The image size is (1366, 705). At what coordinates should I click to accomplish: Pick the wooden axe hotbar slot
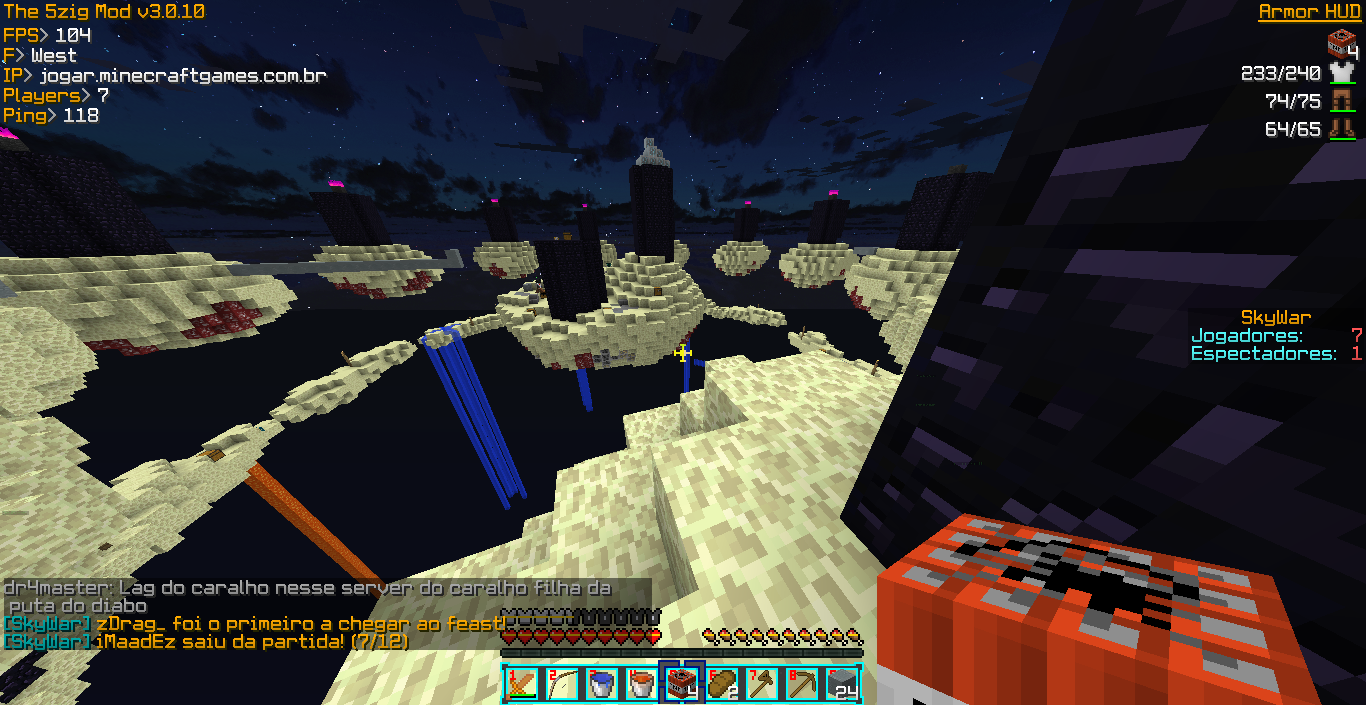(x=762, y=684)
